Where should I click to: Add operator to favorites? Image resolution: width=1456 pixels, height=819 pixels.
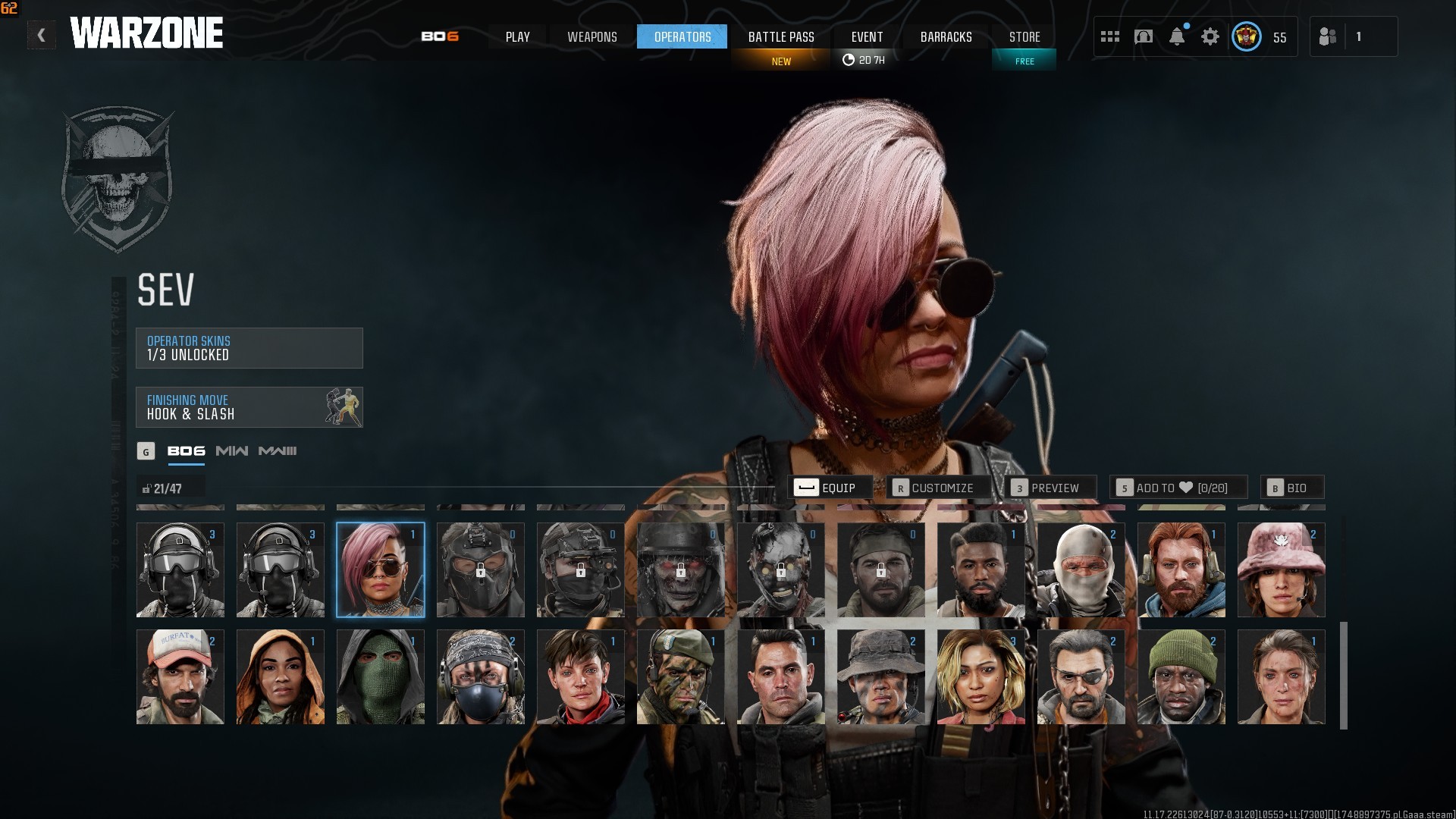pyautogui.click(x=1179, y=488)
